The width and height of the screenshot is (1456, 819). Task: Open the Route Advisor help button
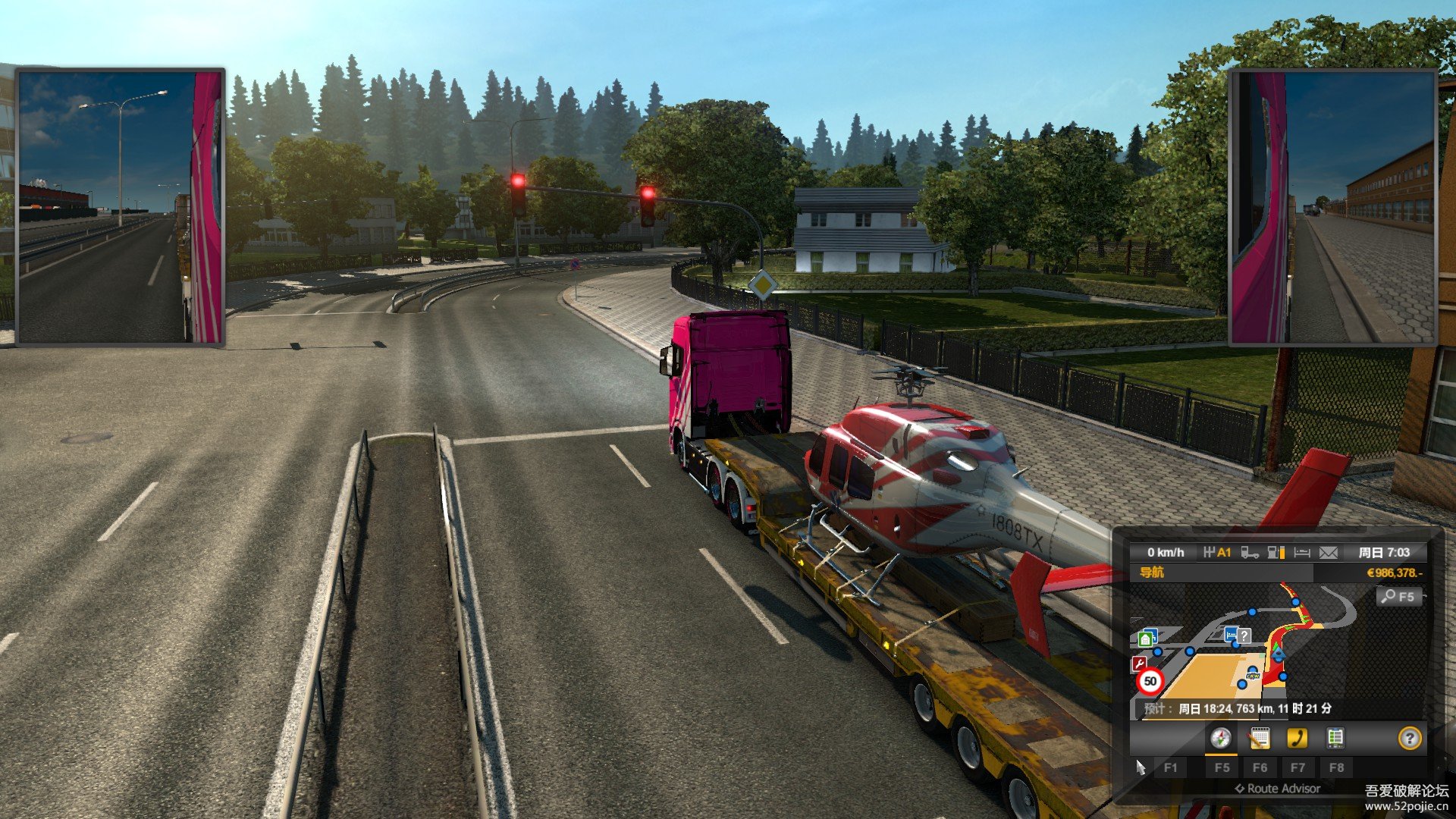coord(1409,738)
